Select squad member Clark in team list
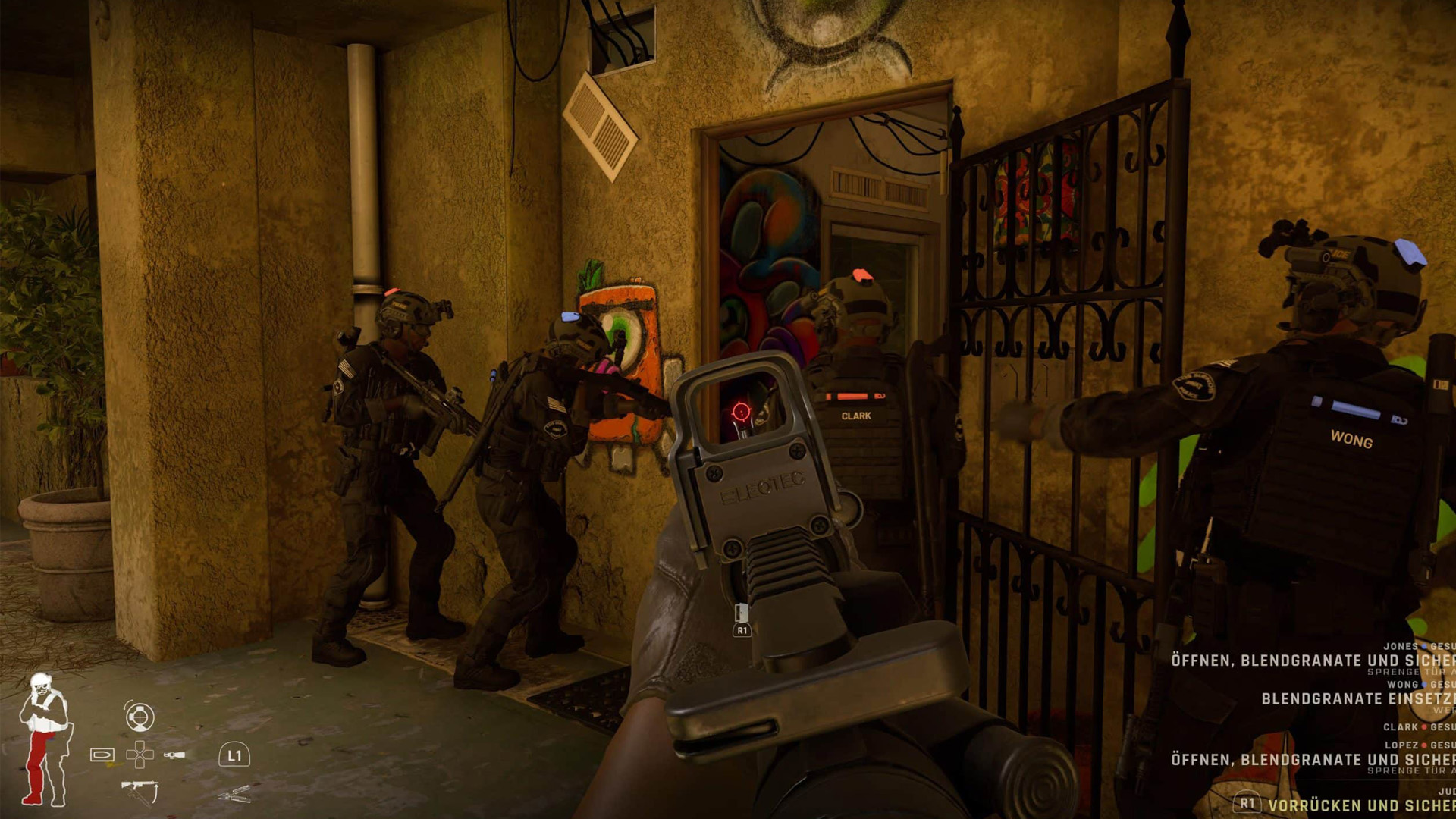Image resolution: width=1456 pixels, height=819 pixels. (1401, 727)
